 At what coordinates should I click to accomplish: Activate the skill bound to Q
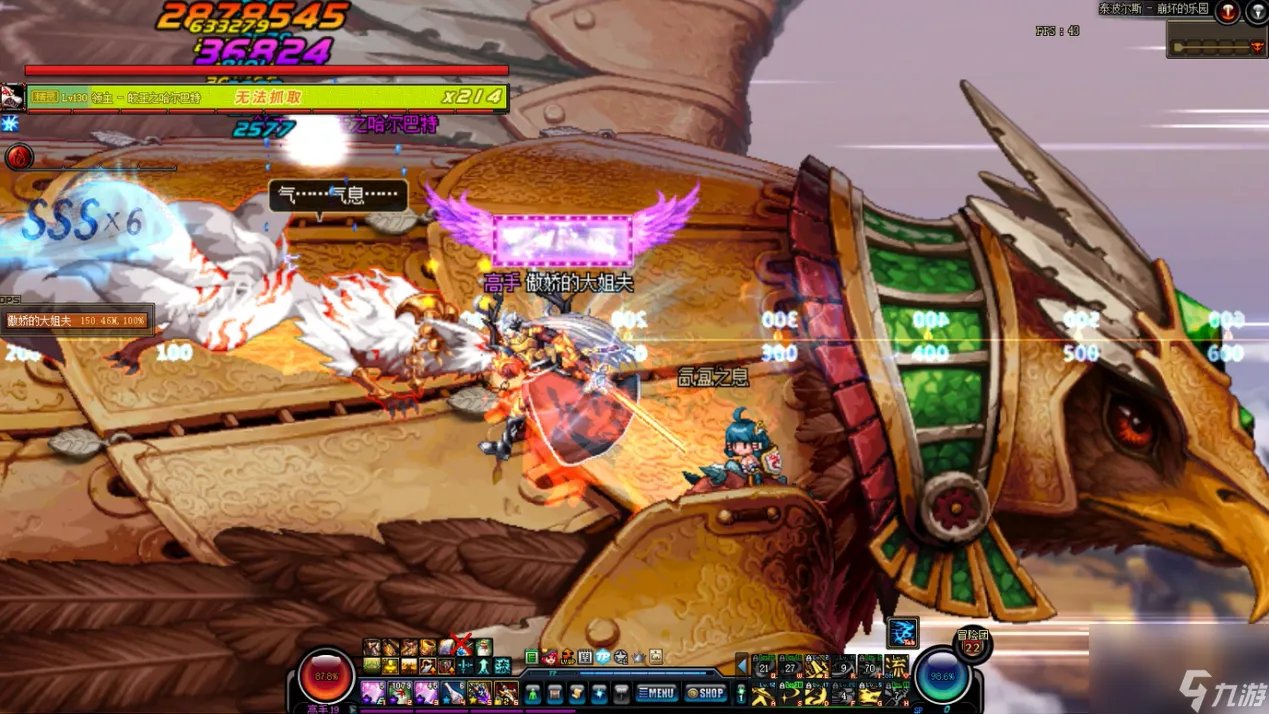point(766,667)
